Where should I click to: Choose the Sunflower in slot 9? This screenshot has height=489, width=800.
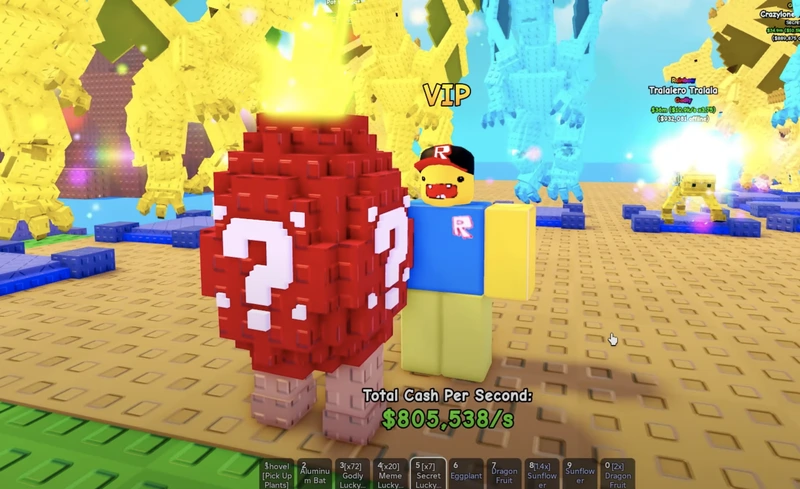[580, 474]
